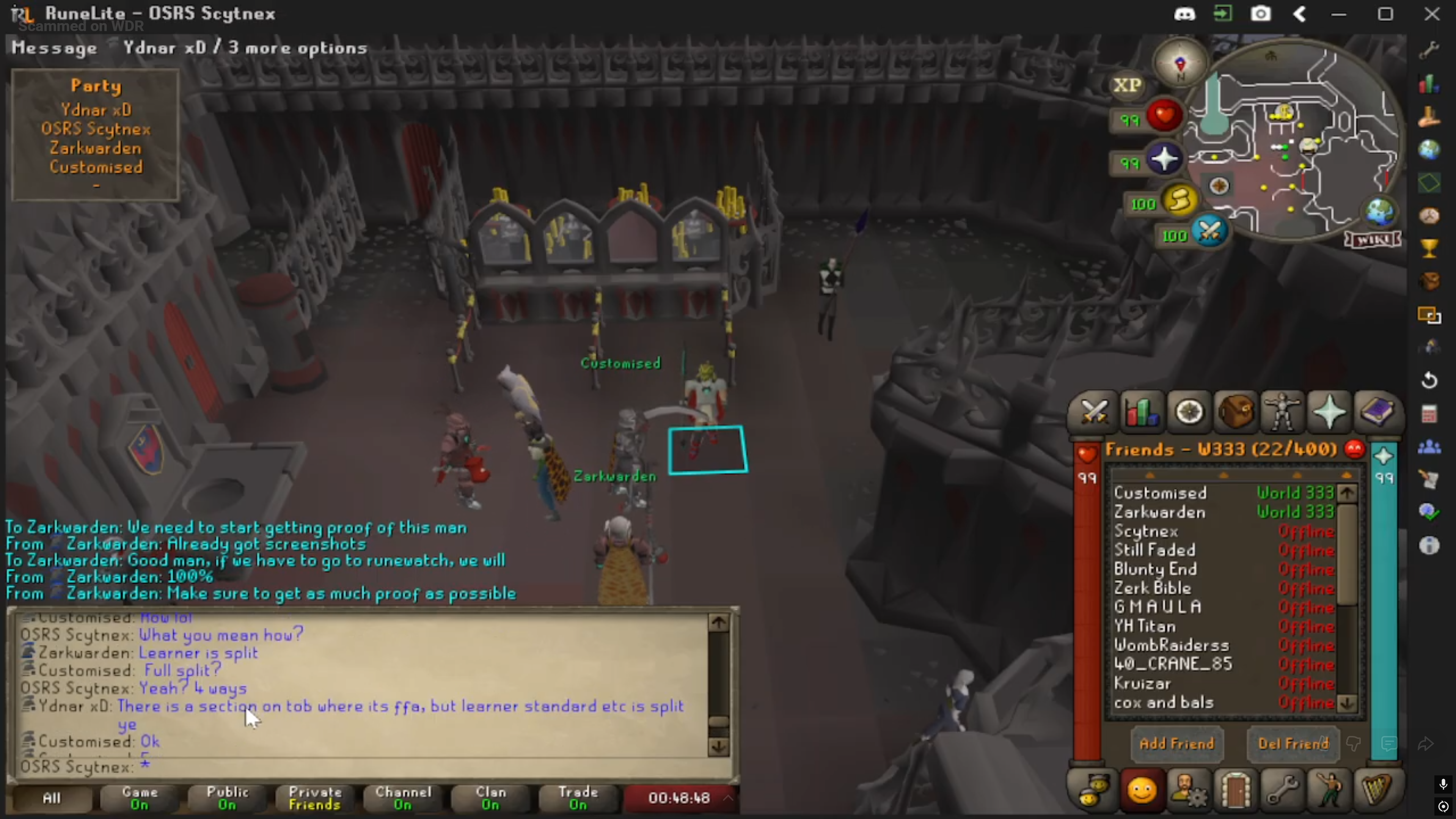Click the Del Friend button
1456x819 pixels.
tap(1293, 744)
